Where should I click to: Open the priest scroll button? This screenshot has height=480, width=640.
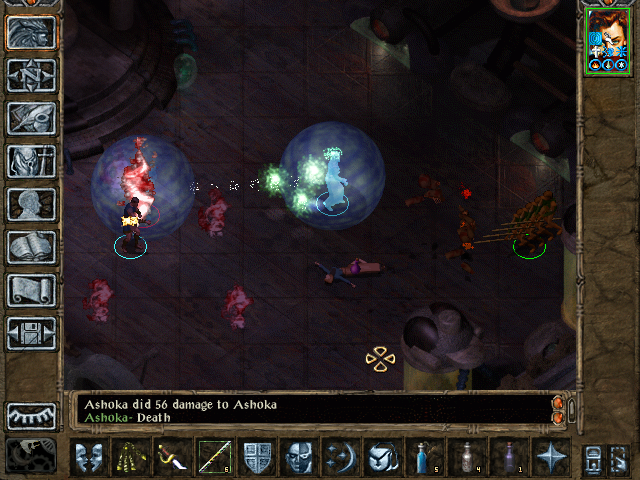pos(31,290)
